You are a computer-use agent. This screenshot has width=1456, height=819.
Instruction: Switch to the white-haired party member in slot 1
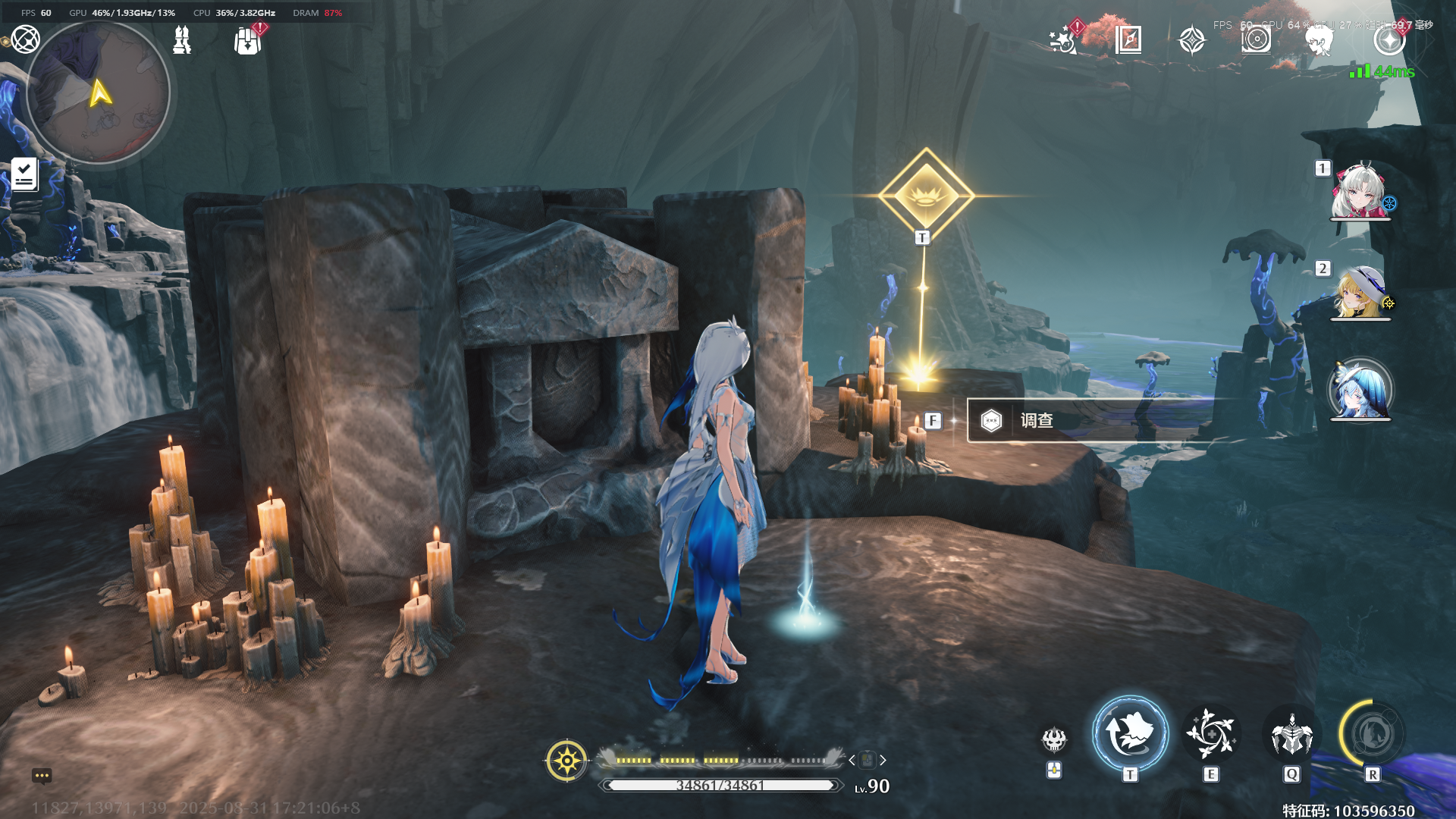[1360, 192]
